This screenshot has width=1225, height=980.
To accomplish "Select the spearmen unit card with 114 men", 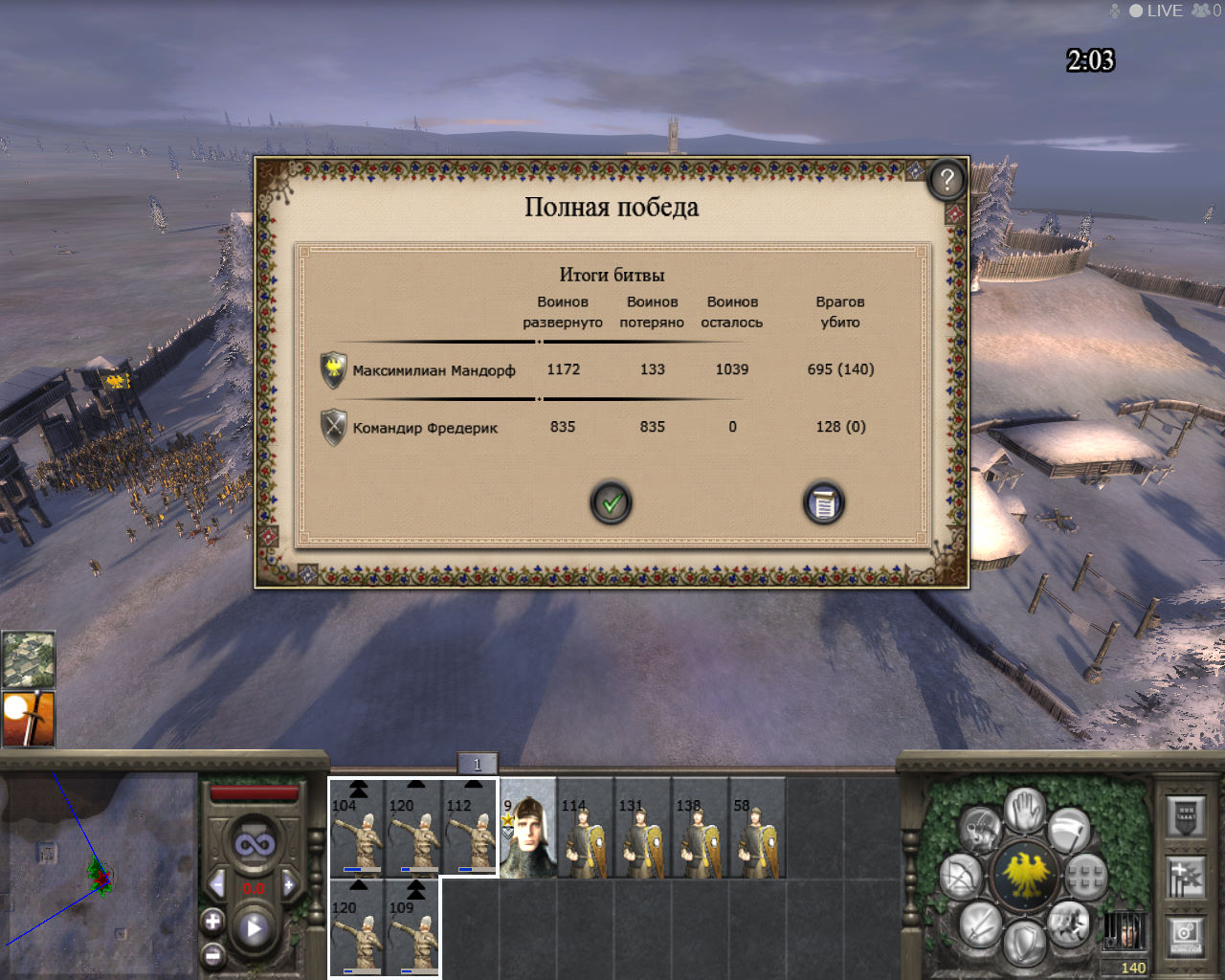I will point(585,829).
